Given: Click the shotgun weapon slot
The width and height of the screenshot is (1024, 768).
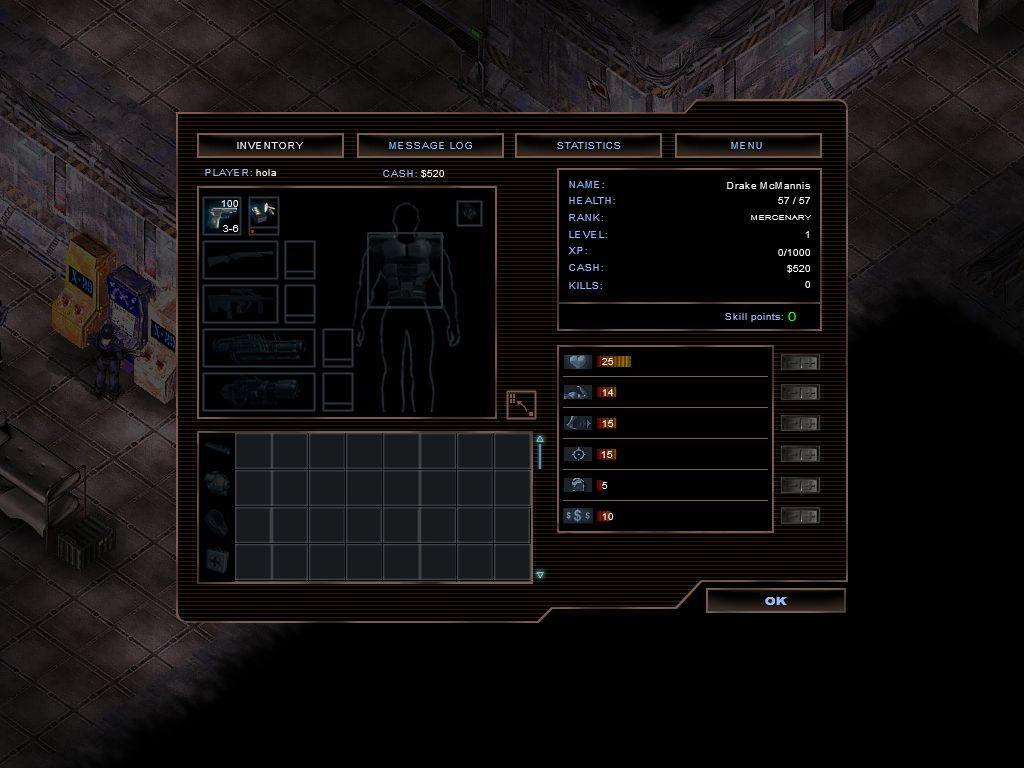Looking at the screenshot, I should pyautogui.click(x=240, y=259).
